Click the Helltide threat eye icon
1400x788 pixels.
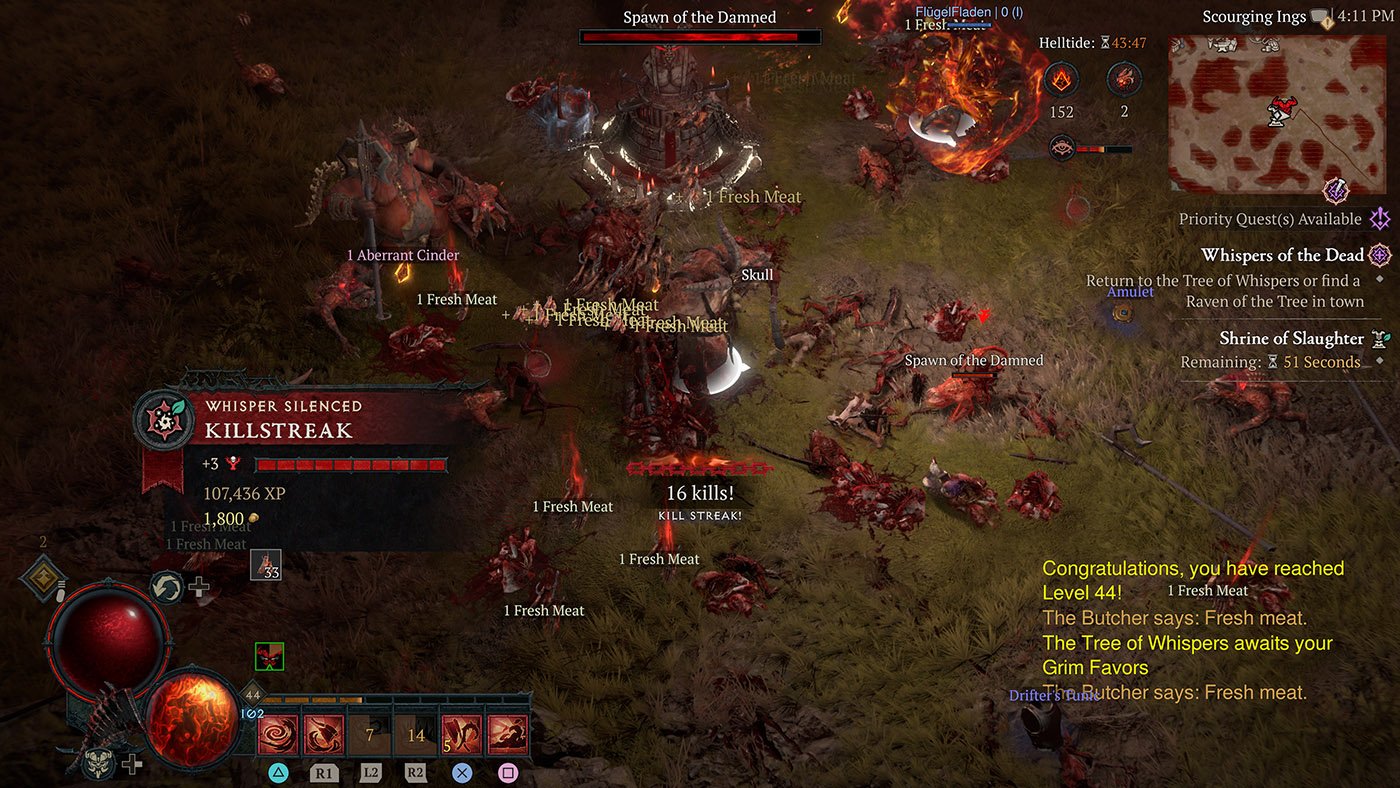pyautogui.click(x=1062, y=149)
